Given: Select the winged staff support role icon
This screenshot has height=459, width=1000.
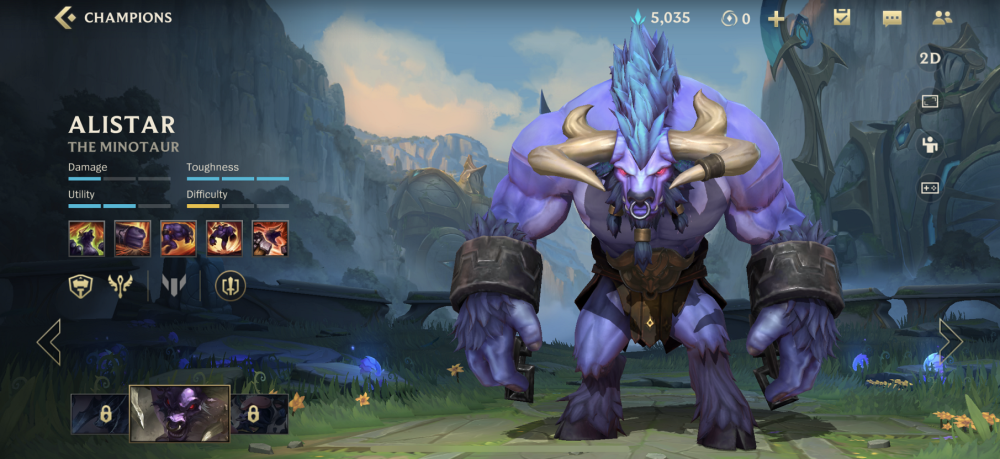Looking at the screenshot, I should click(x=120, y=286).
